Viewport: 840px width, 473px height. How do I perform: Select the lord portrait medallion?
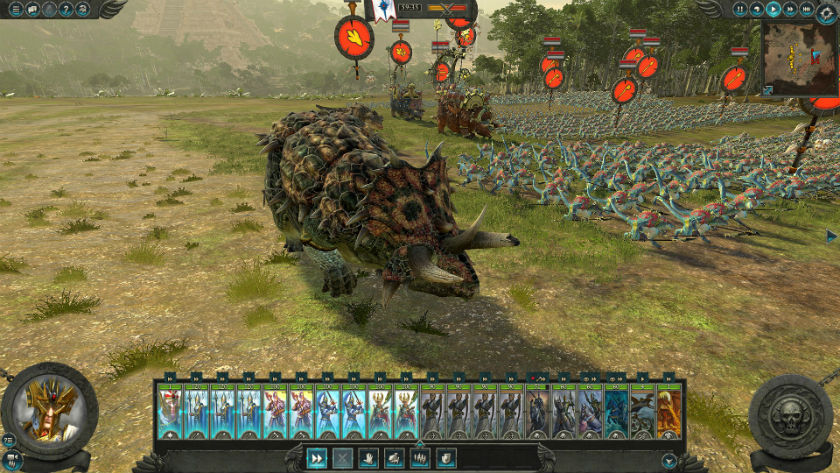coord(50,410)
